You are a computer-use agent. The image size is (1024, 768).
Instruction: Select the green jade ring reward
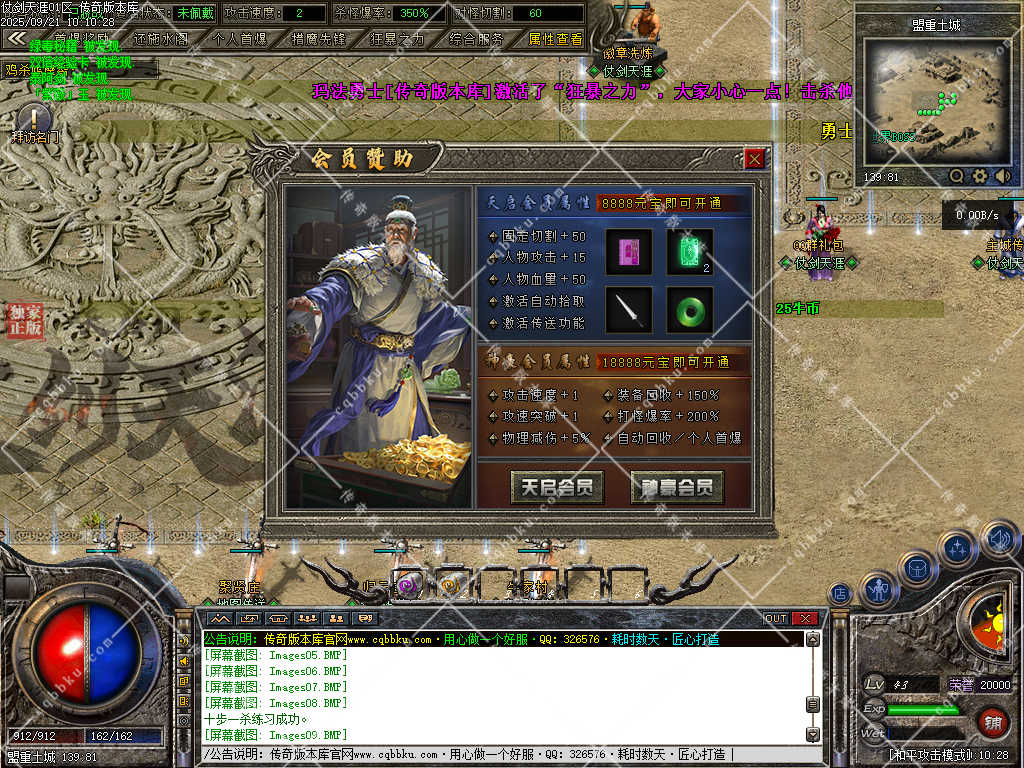(x=690, y=310)
